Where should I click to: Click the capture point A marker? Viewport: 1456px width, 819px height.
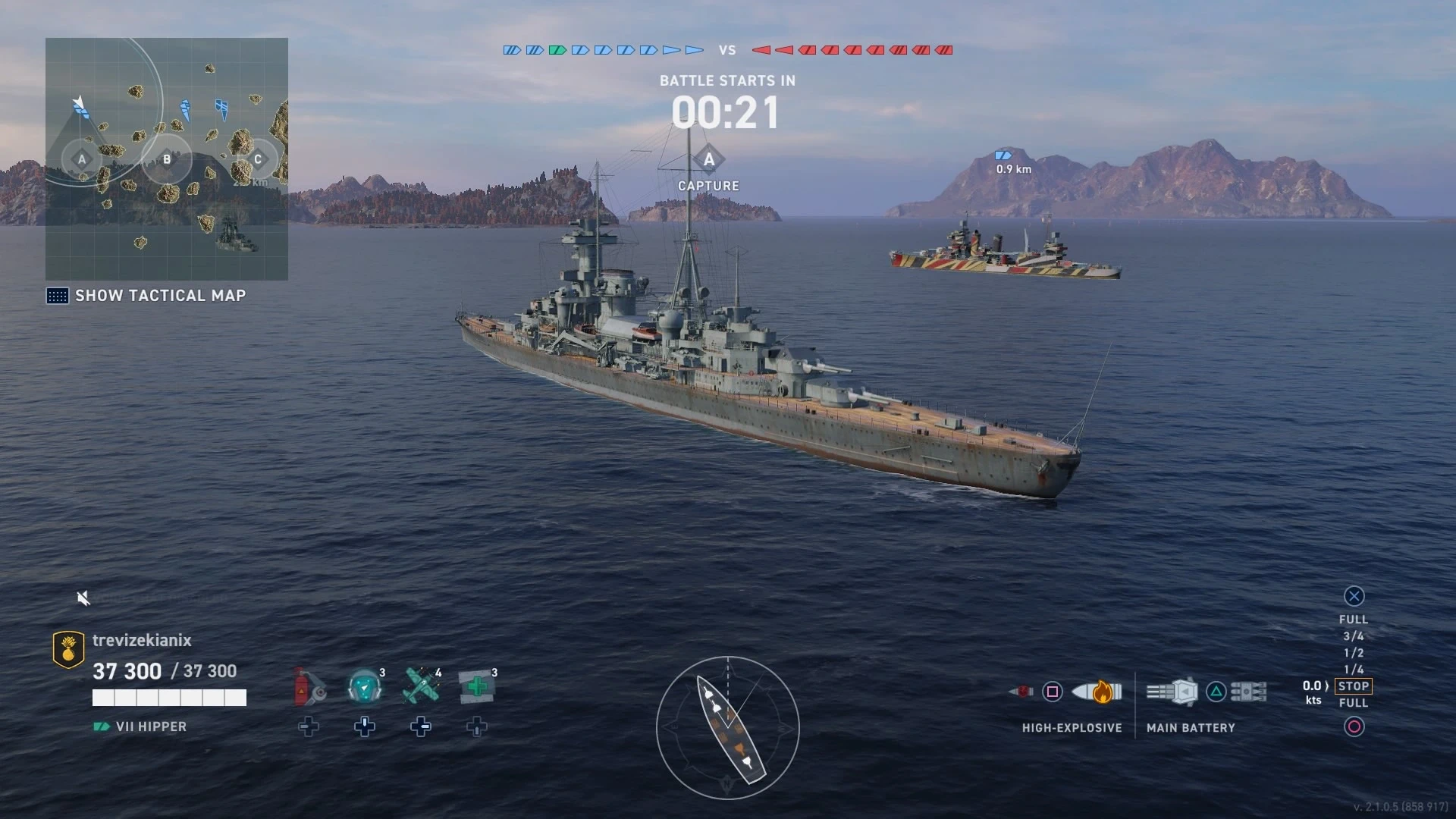pyautogui.click(x=709, y=160)
